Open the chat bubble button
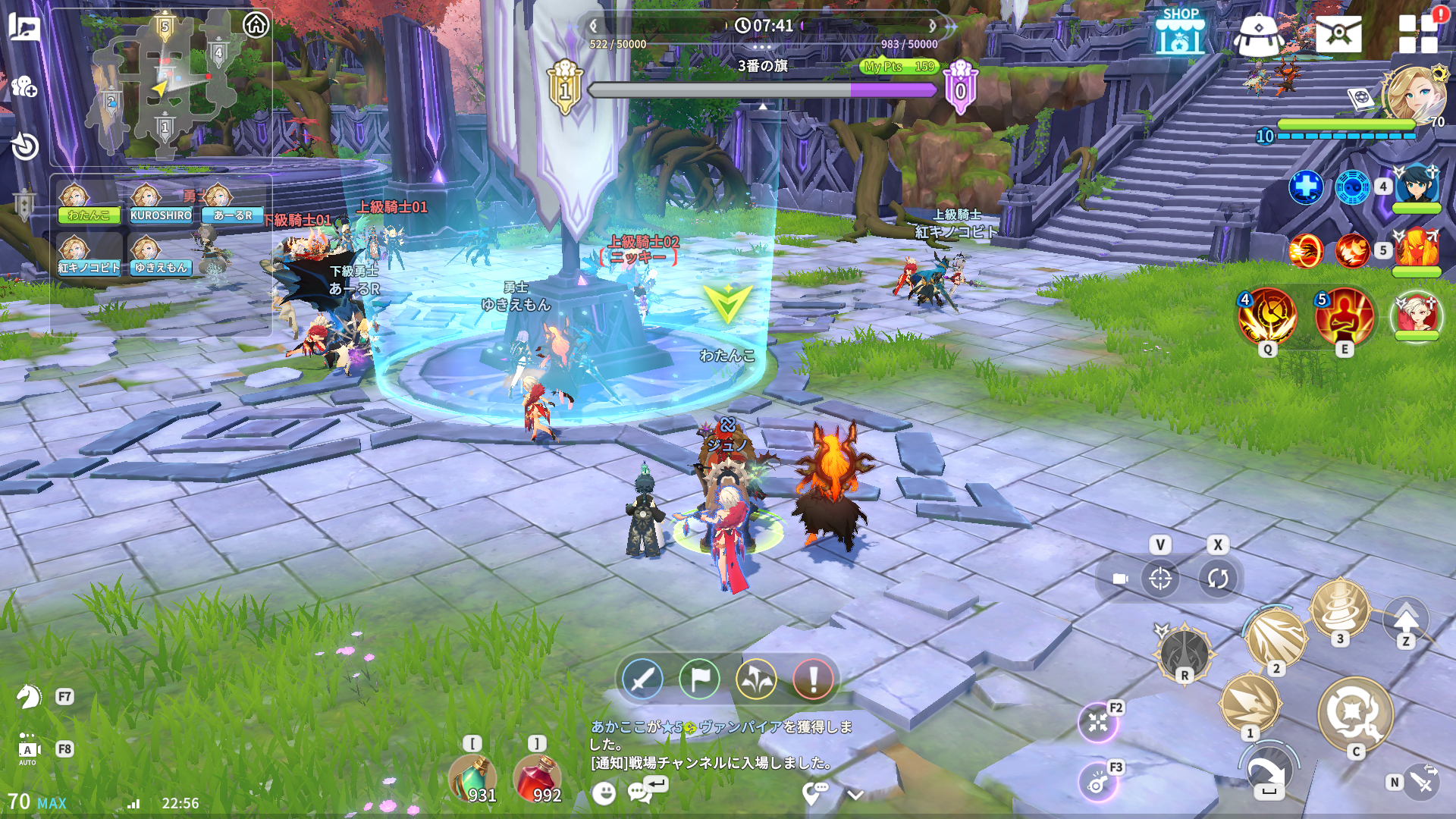 tap(639, 793)
